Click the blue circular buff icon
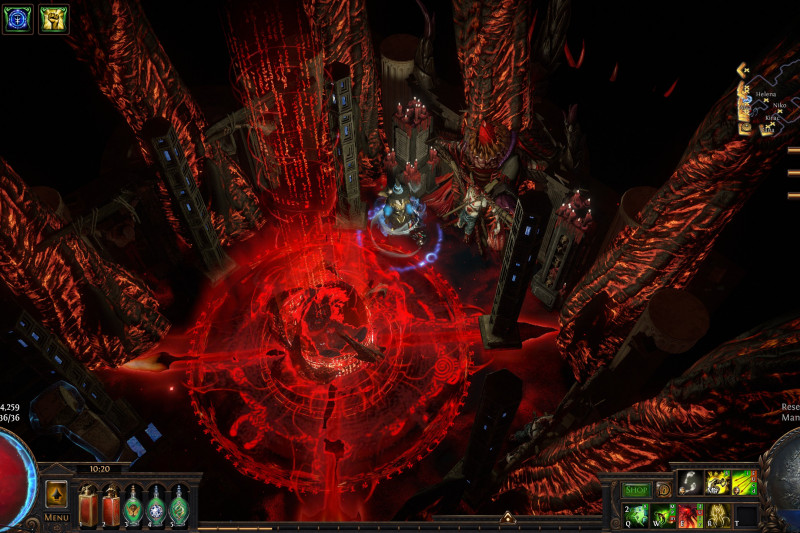Image resolution: width=800 pixels, height=533 pixels. [17, 19]
